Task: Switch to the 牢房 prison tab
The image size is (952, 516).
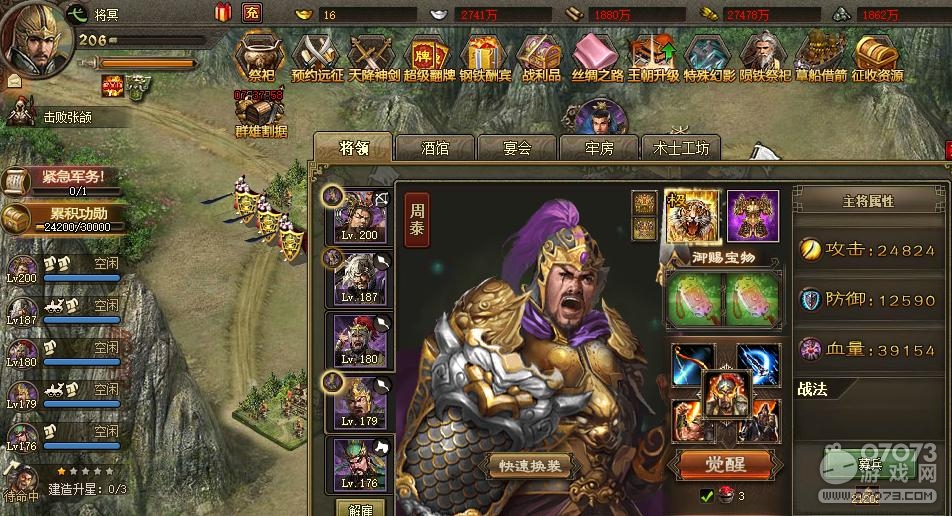Action: click(x=599, y=148)
